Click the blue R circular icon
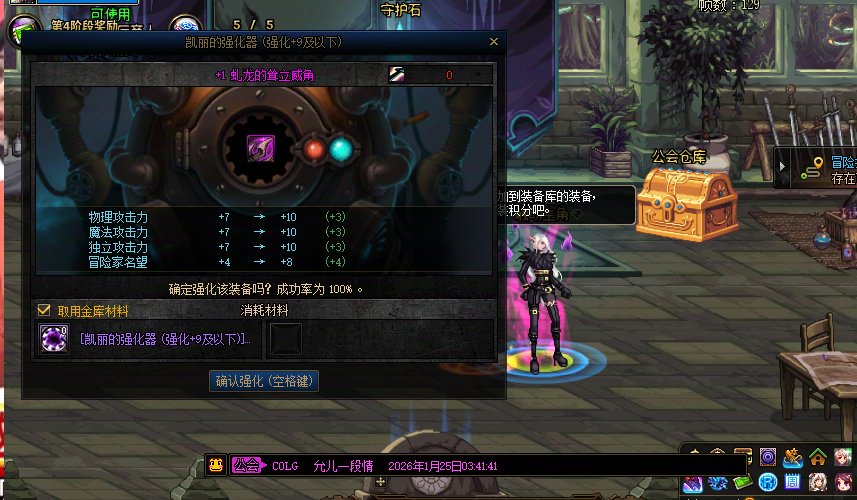 767,484
